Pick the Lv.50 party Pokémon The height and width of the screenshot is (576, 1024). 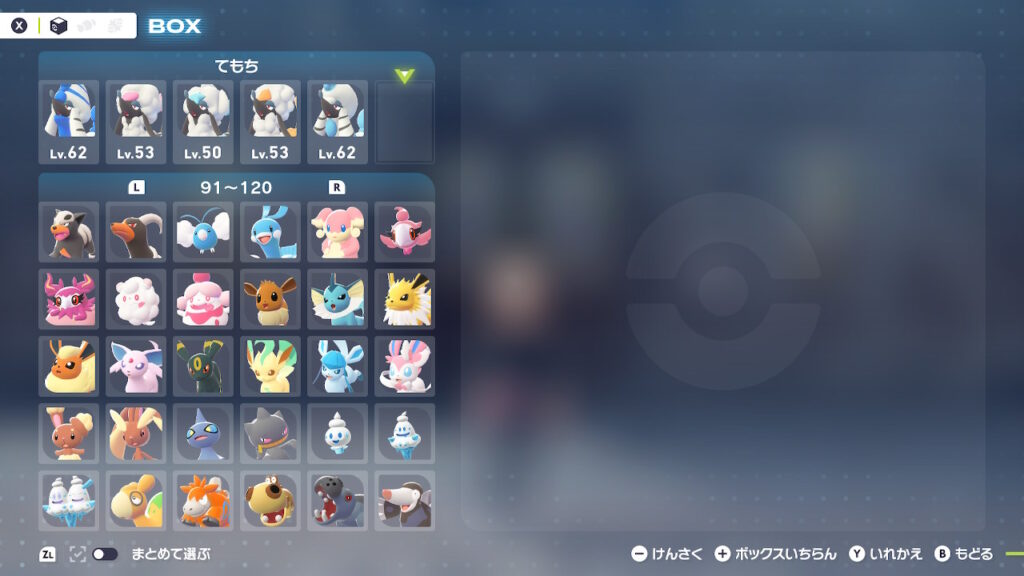click(203, 122)
